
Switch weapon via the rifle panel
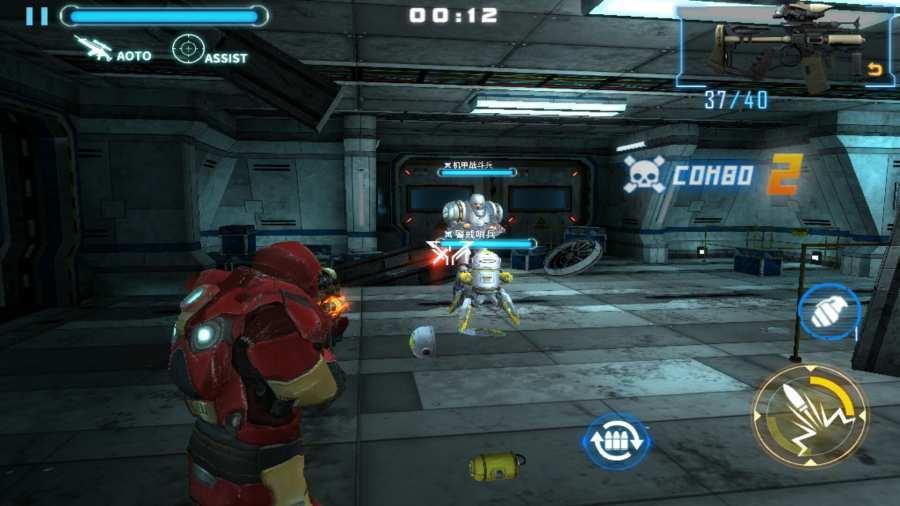(785, 48)
